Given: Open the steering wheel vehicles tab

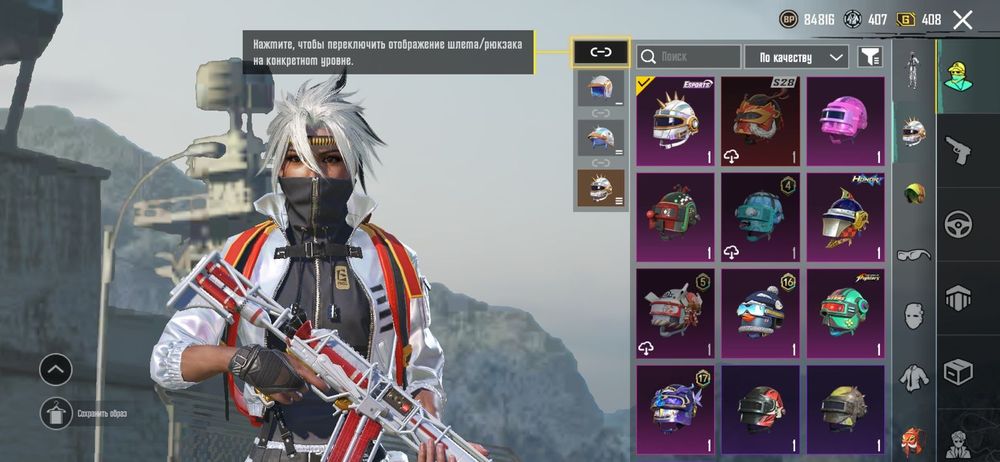Looking at the screenshot, I should [x=961, y=223].
